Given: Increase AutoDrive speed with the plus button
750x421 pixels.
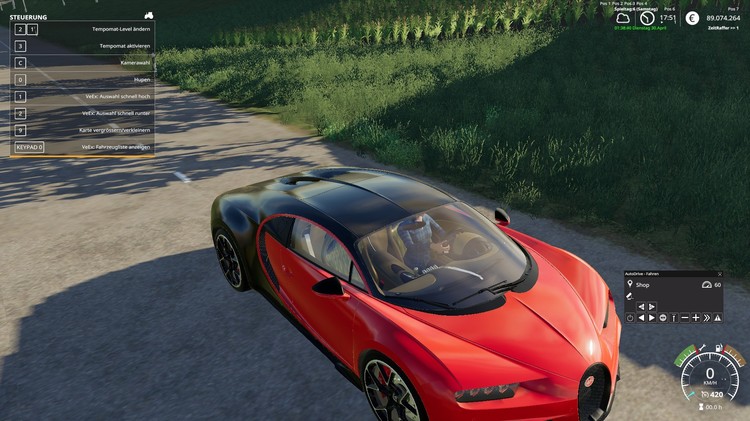Looking at the screenshot, I should coord(696,318).
